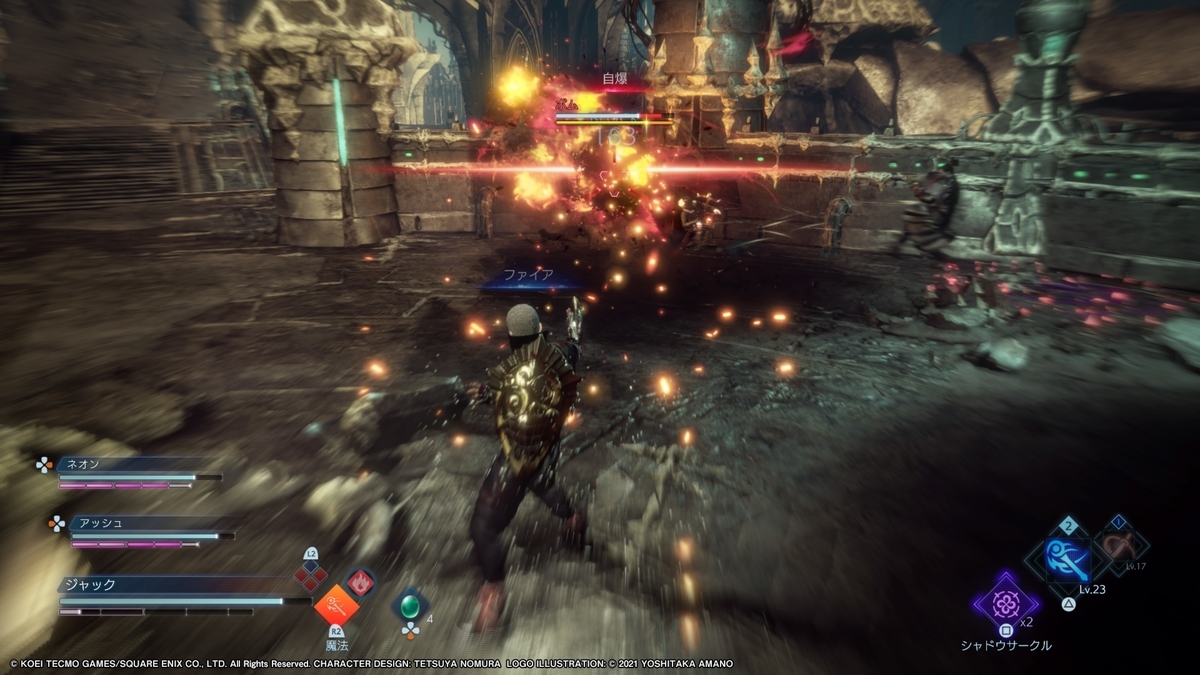Switch to the brown Lv.17 job icon
The image size is (1200, 675).
click(x=1120, y=546)
